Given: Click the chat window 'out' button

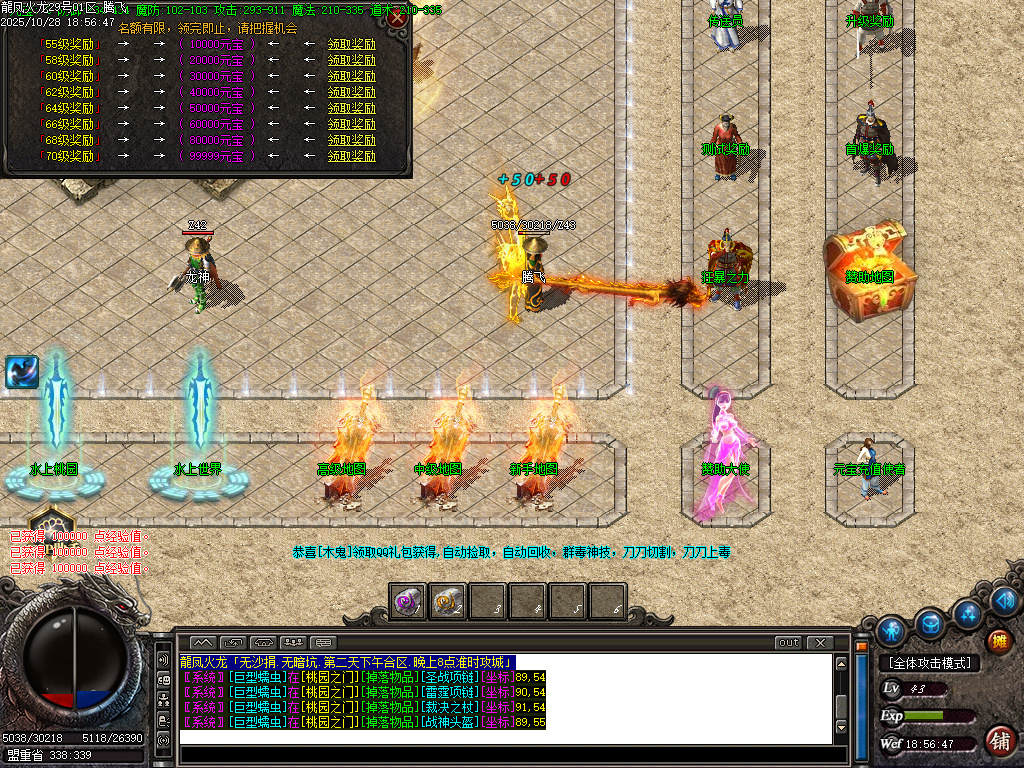Looking at the screenshot, I should (788, 642).
